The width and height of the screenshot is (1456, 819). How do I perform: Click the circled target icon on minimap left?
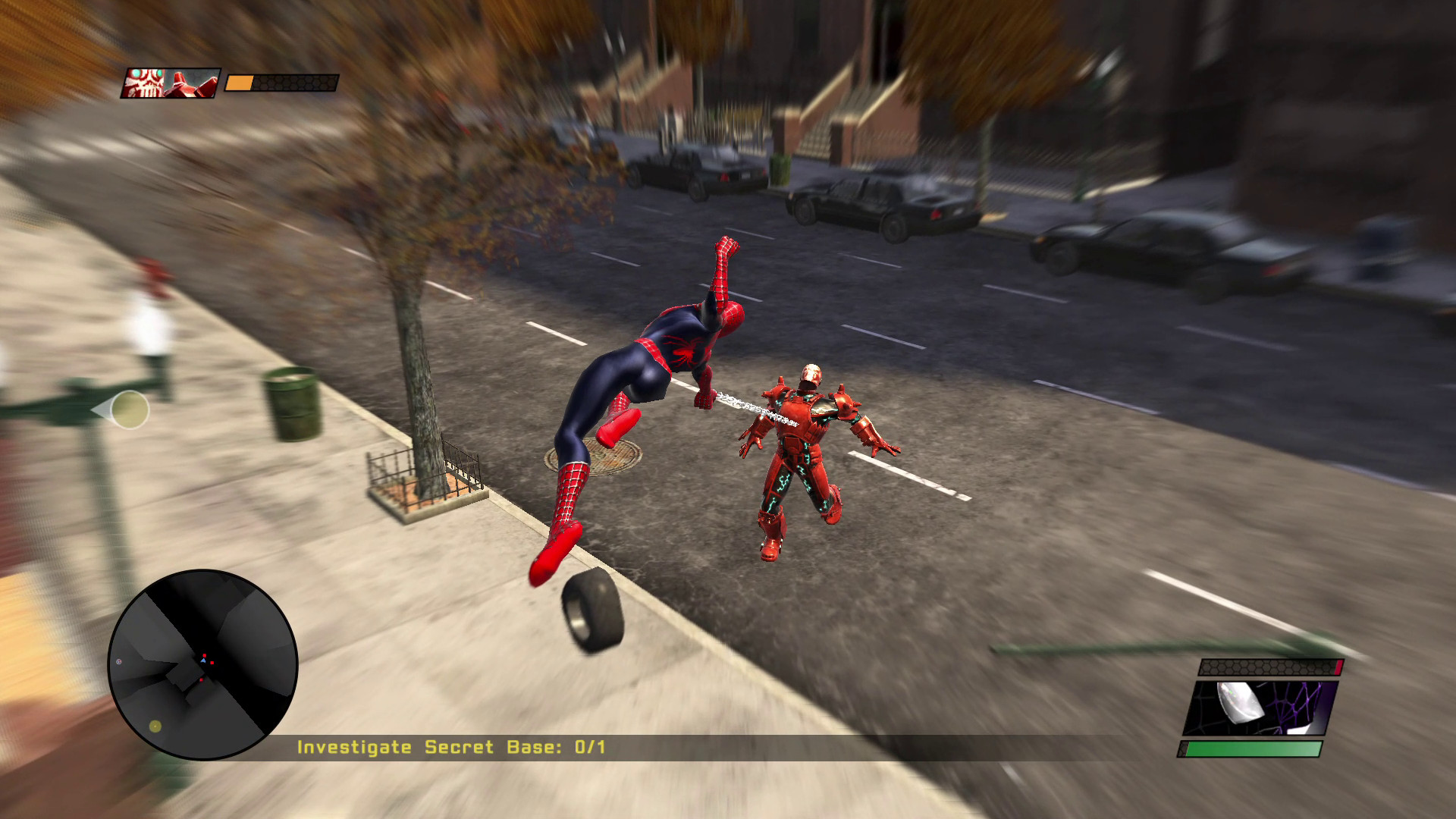pyautogui.click(x=118, y=661)
